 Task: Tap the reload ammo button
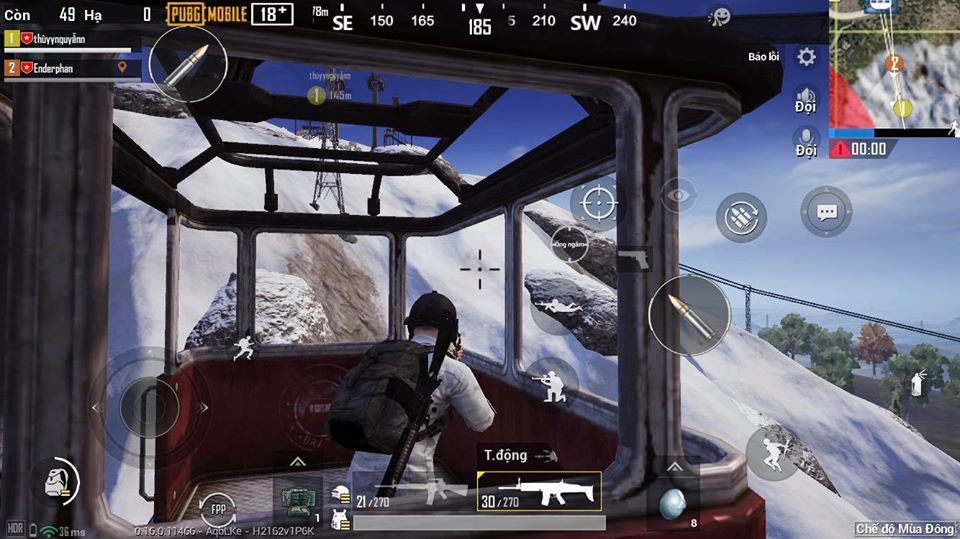tap(741, 217)
